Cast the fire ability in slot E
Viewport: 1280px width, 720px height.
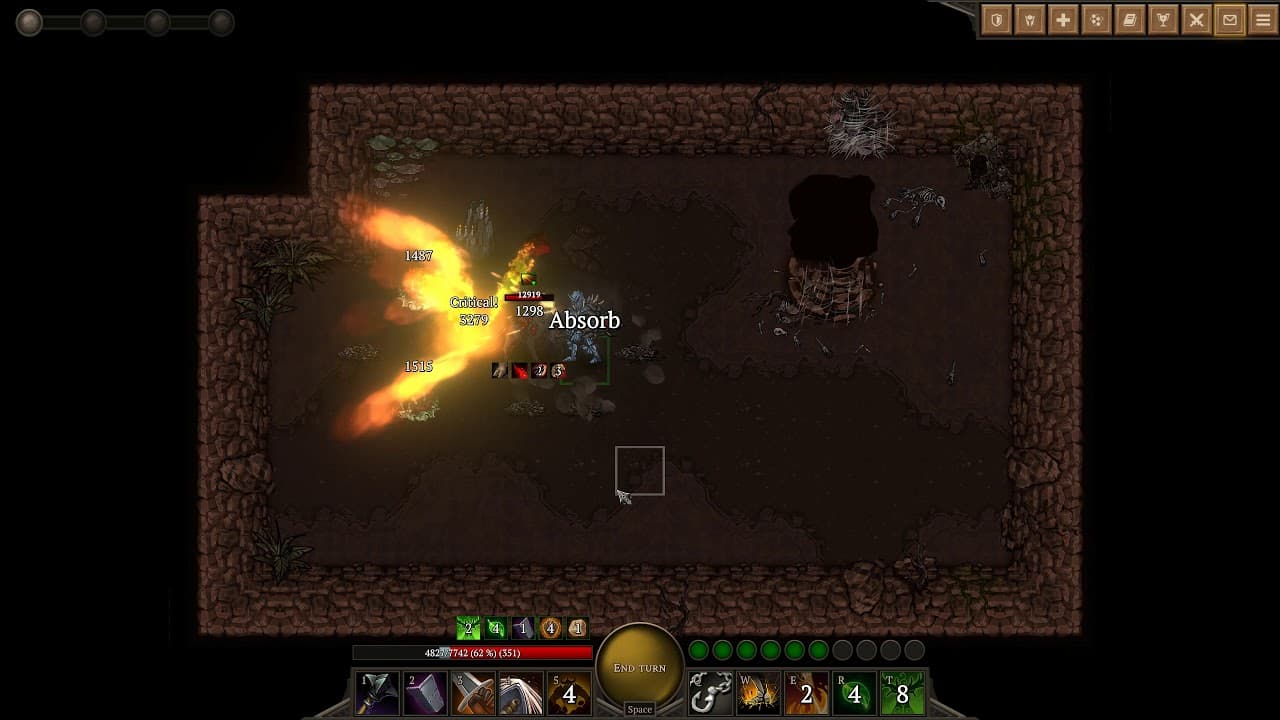(x=808, y=692)
